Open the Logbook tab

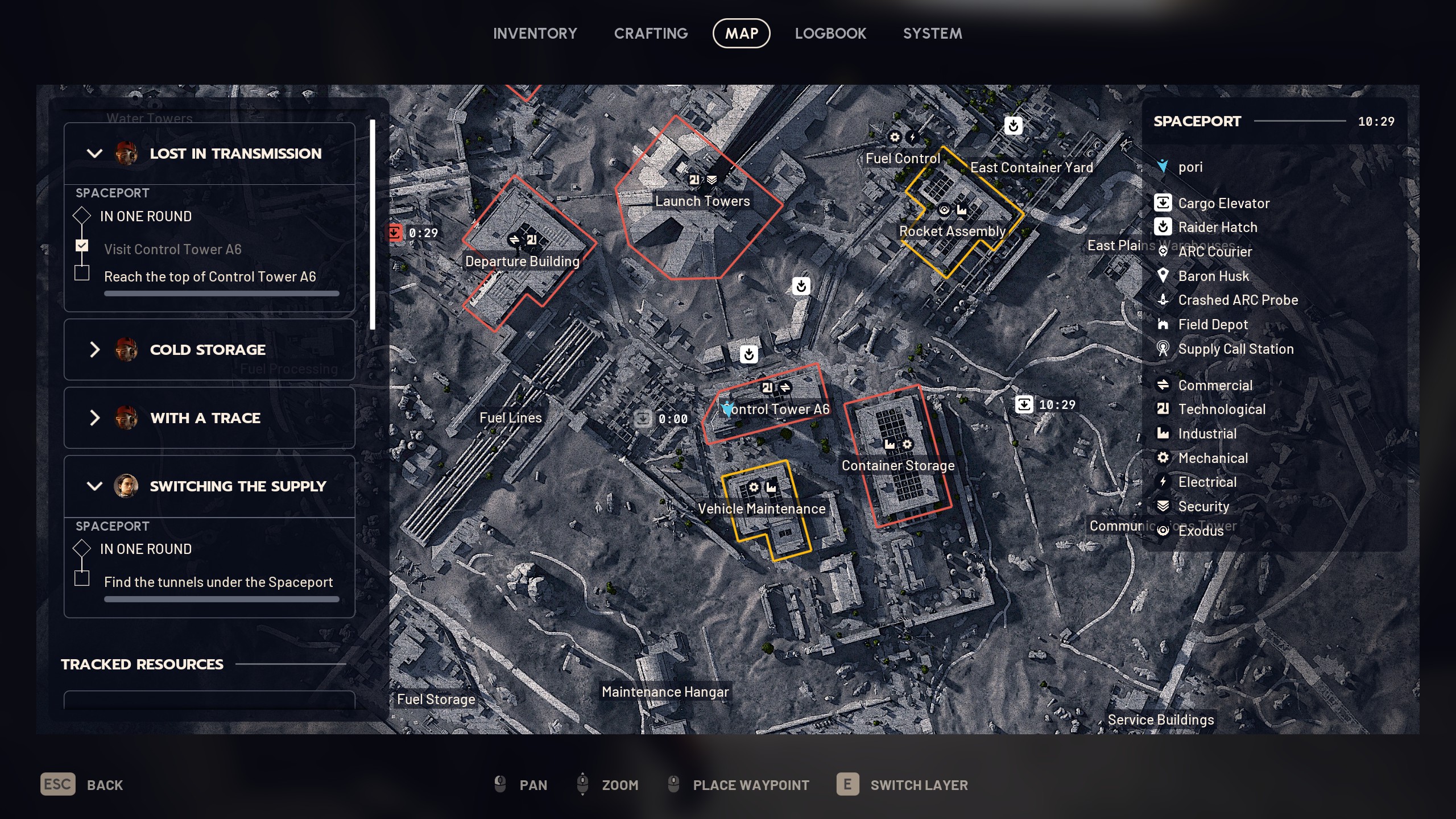click(830, 34)
